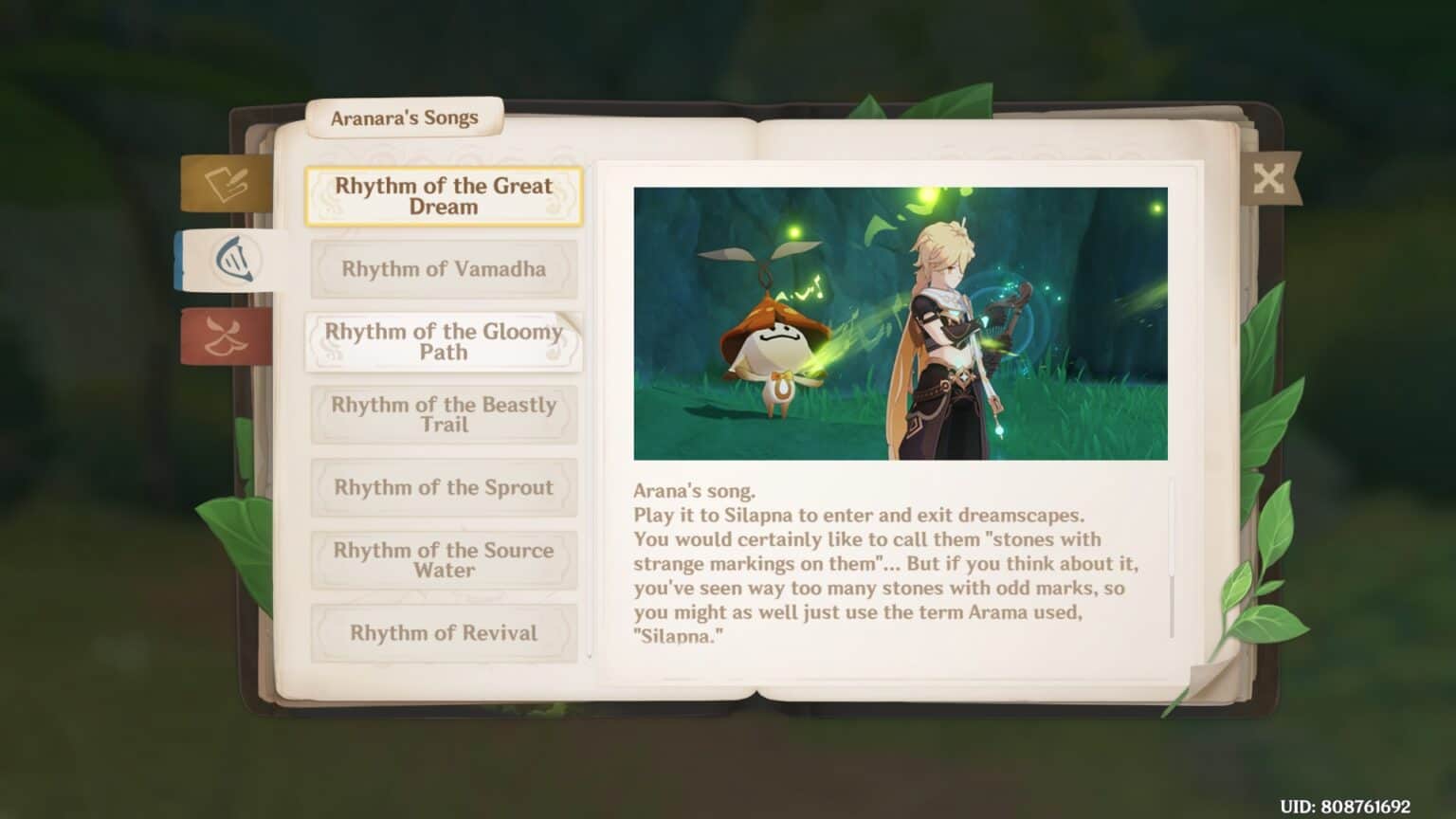Select the Rhythm of Revival entry
Viewport: 1456px width, 819px height.
[444, 633]
